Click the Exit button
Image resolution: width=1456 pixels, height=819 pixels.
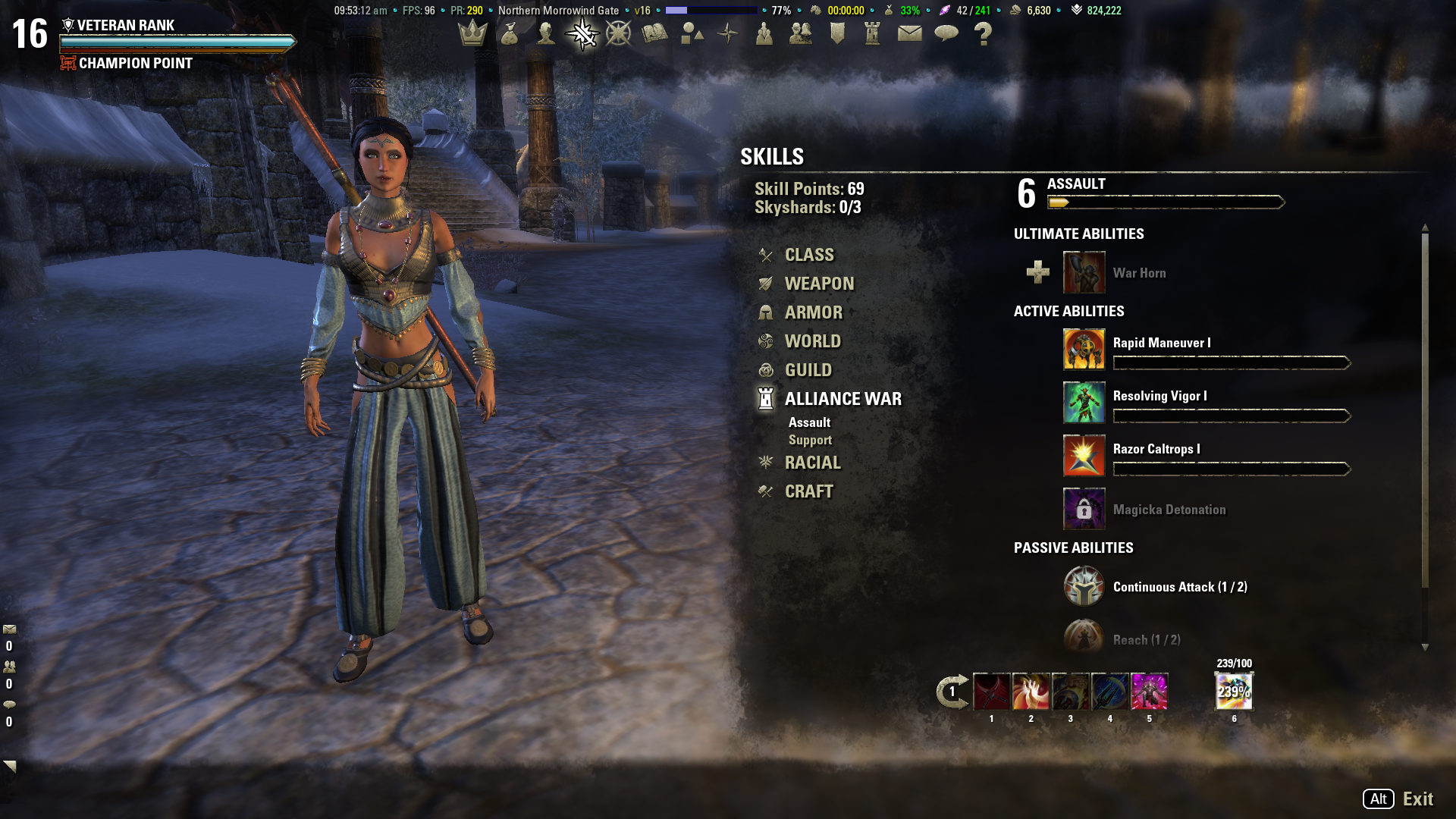pos(1419,799)
